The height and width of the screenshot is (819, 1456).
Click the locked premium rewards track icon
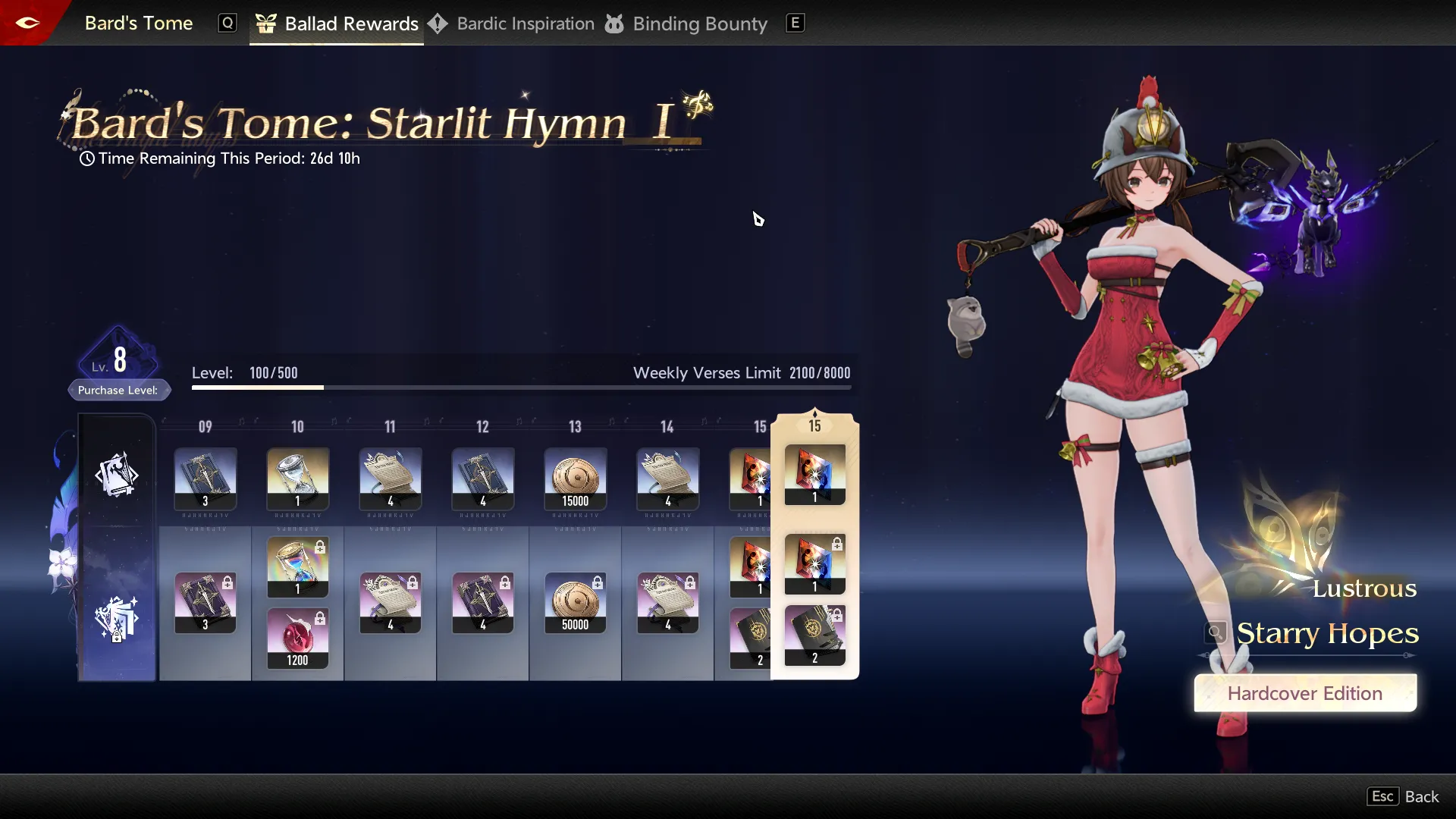(x=118, y=618)
